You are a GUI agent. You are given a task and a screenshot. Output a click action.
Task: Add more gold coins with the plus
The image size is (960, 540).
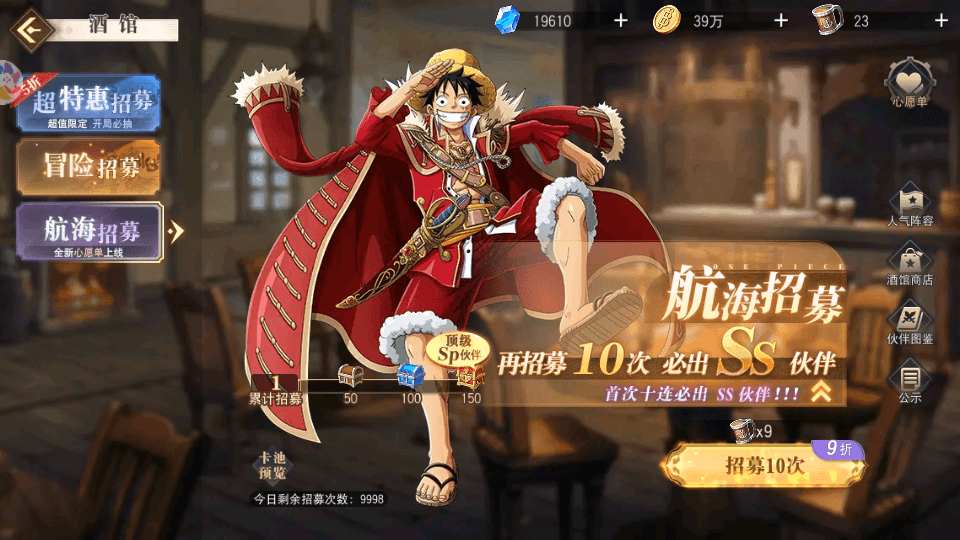click(781, 20)
